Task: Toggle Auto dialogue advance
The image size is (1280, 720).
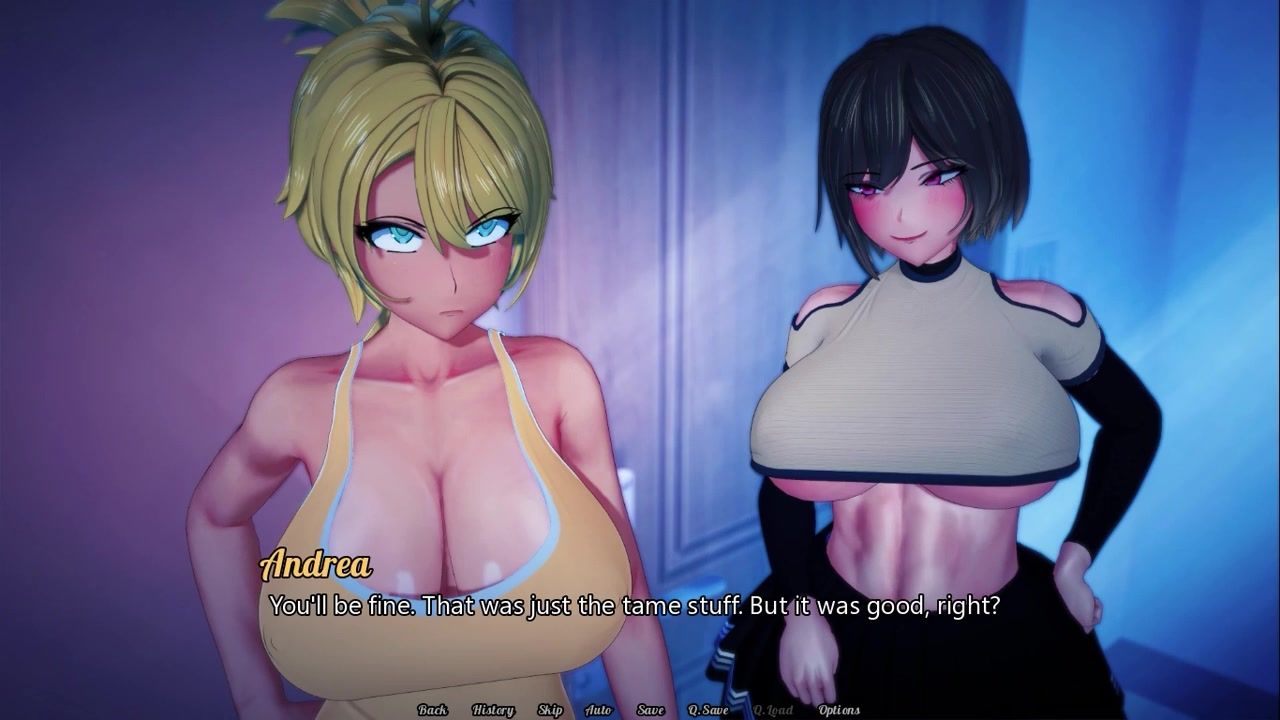Action: [x=598, y=710]
